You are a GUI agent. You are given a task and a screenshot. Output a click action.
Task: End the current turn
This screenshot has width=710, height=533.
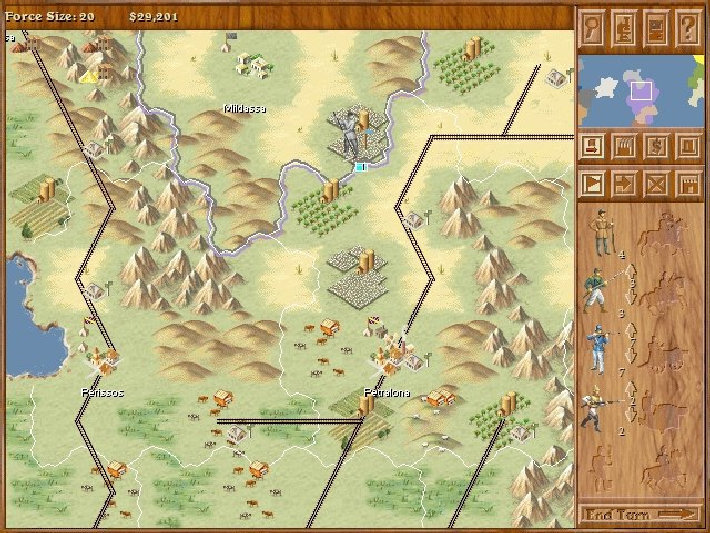click(x=641, y=515)
